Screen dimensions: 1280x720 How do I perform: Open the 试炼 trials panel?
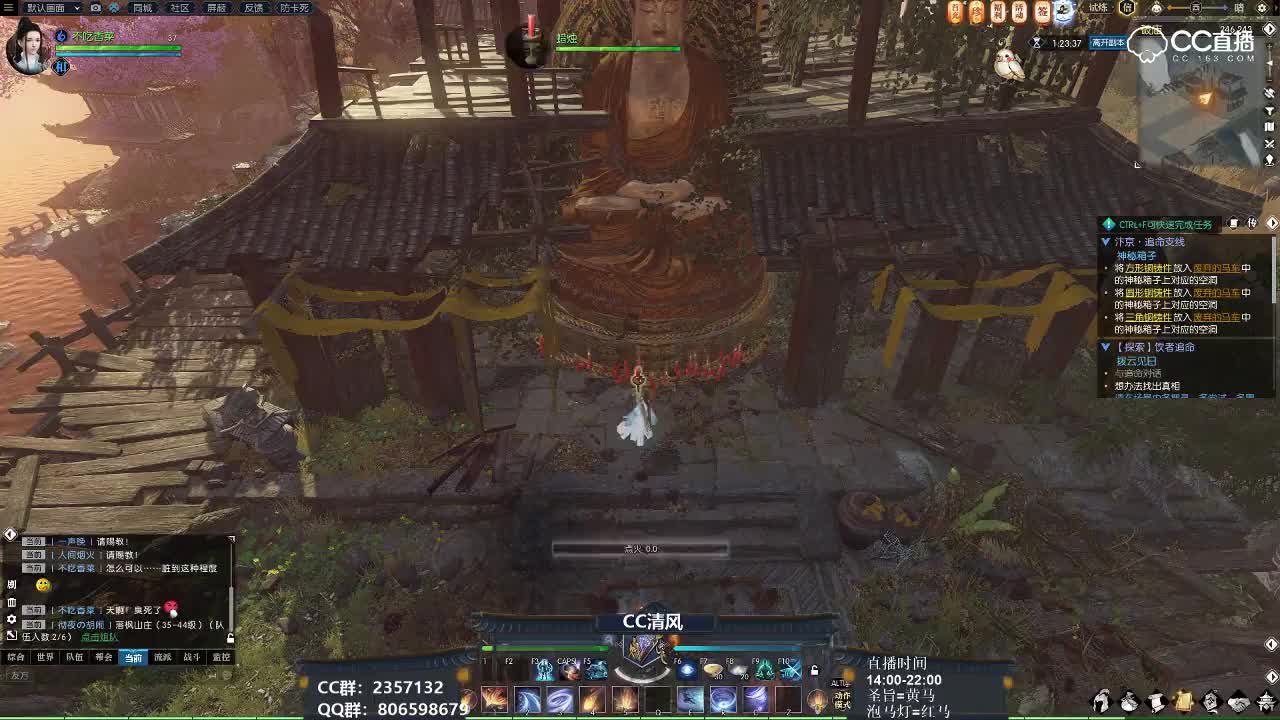[1098, 8]
